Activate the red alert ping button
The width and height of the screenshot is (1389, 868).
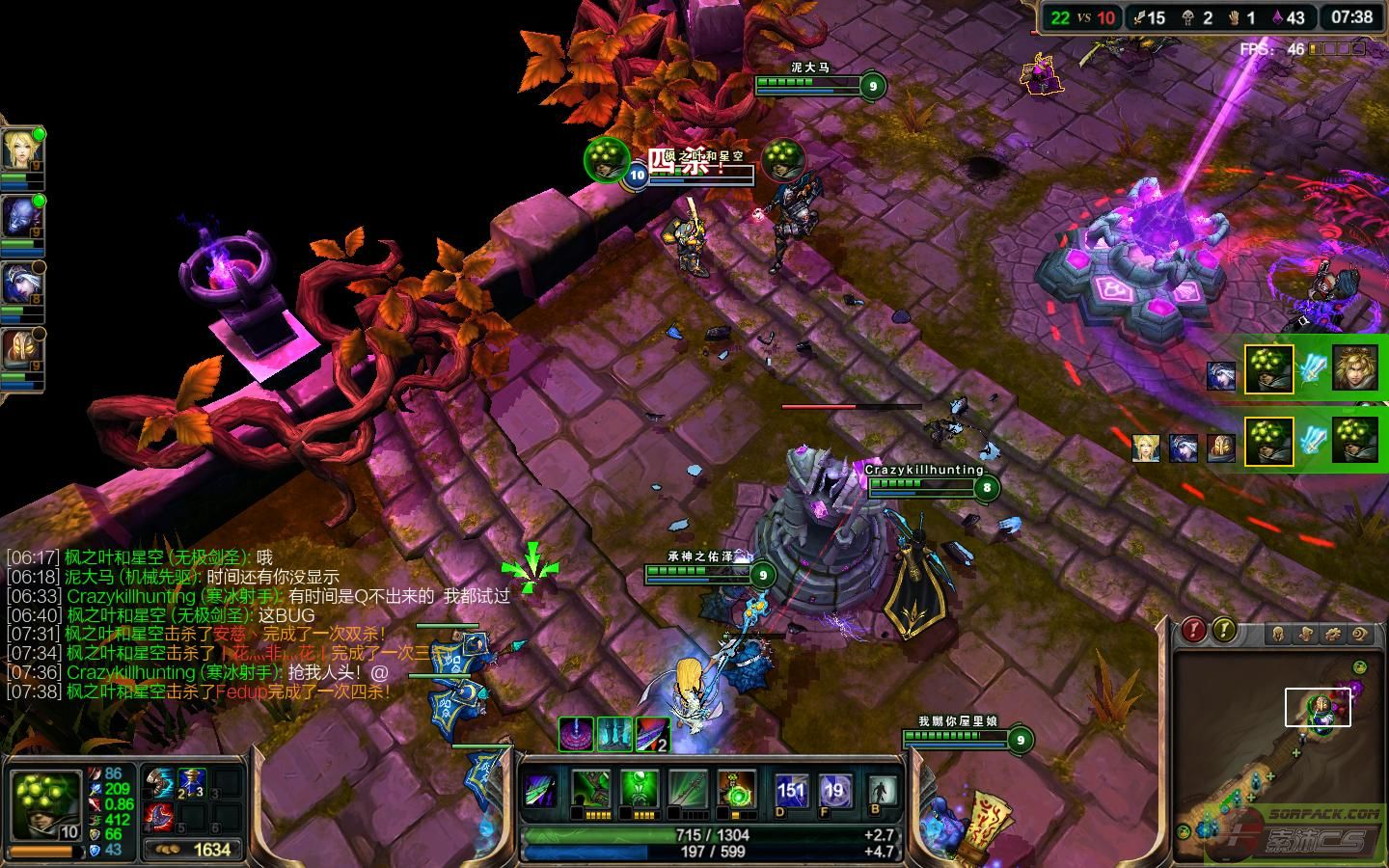[x=1194, y=631]
